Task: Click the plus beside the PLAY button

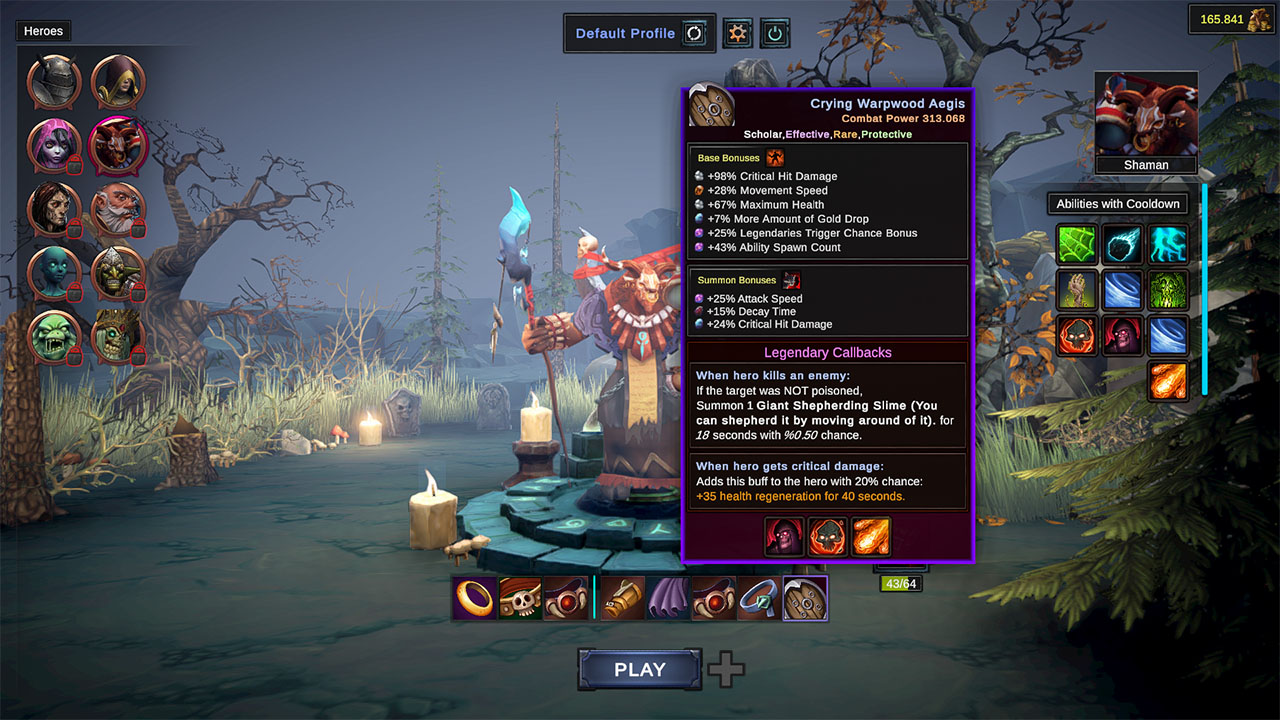Action: [726, 668]
